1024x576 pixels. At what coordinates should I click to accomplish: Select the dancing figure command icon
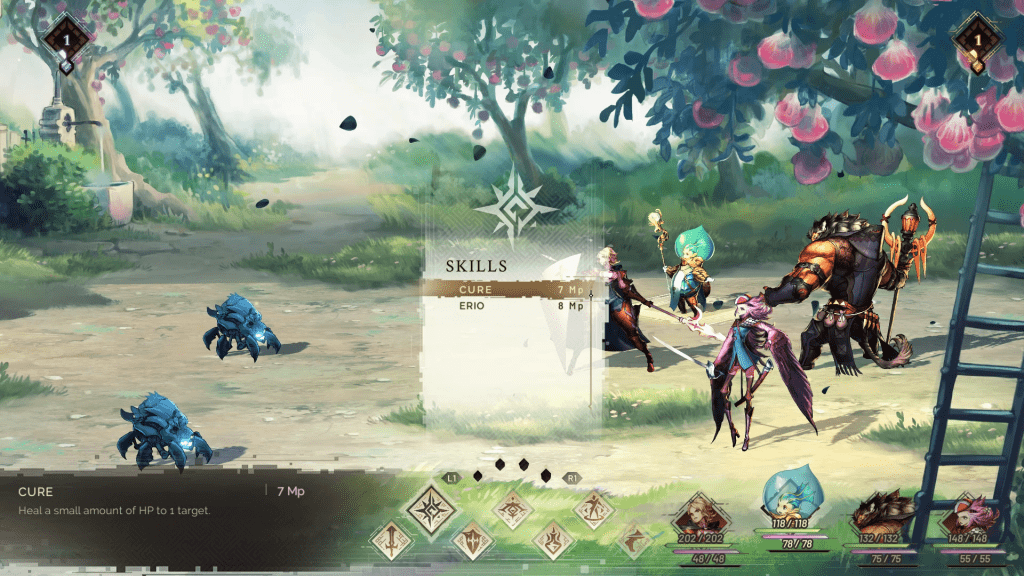pyautogui.click(x=594, y=509)
